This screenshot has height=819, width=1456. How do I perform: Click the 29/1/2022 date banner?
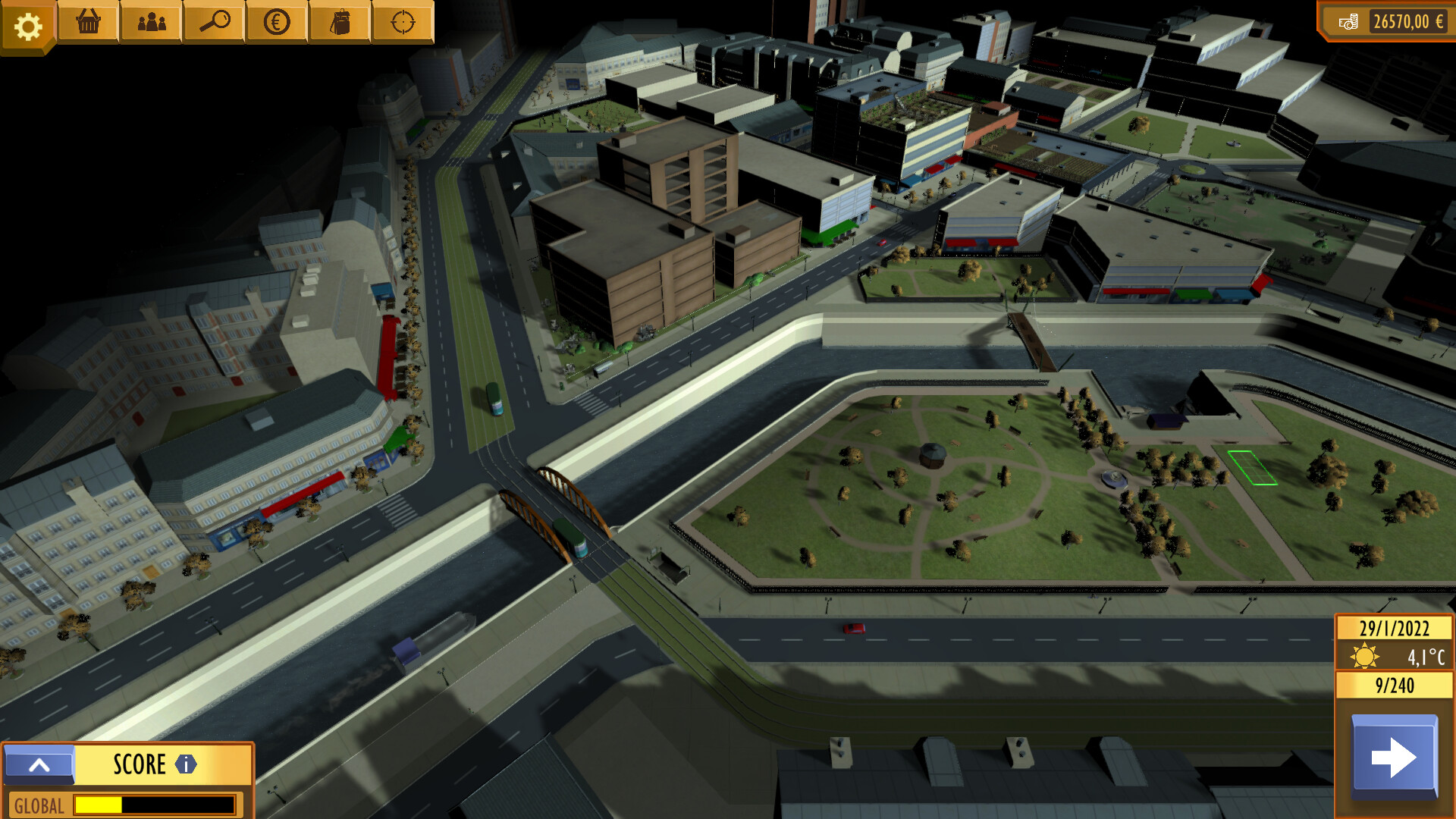1395,628
